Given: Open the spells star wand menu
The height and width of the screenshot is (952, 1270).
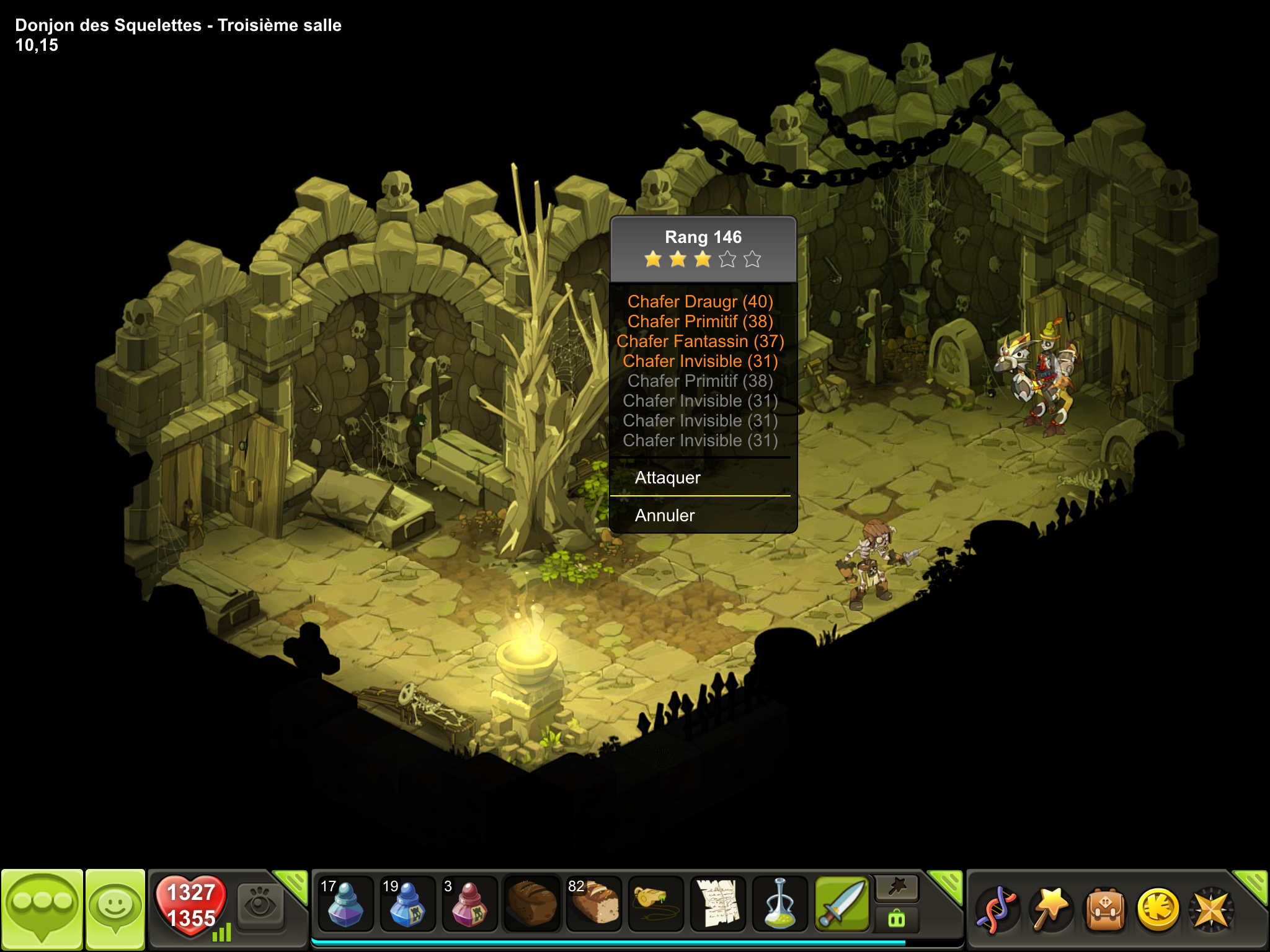Looking at the screenshot, I should (1051, 910).
